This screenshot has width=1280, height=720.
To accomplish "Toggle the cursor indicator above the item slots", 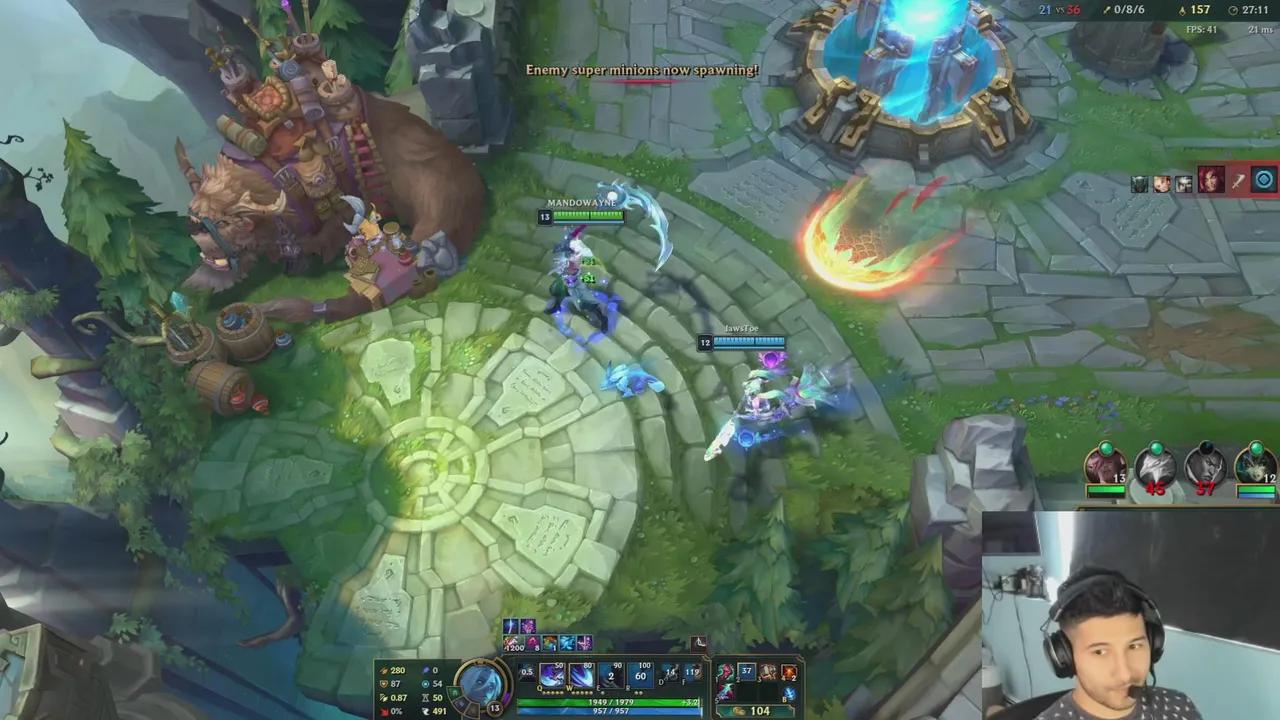I will [x=699, y=642].
